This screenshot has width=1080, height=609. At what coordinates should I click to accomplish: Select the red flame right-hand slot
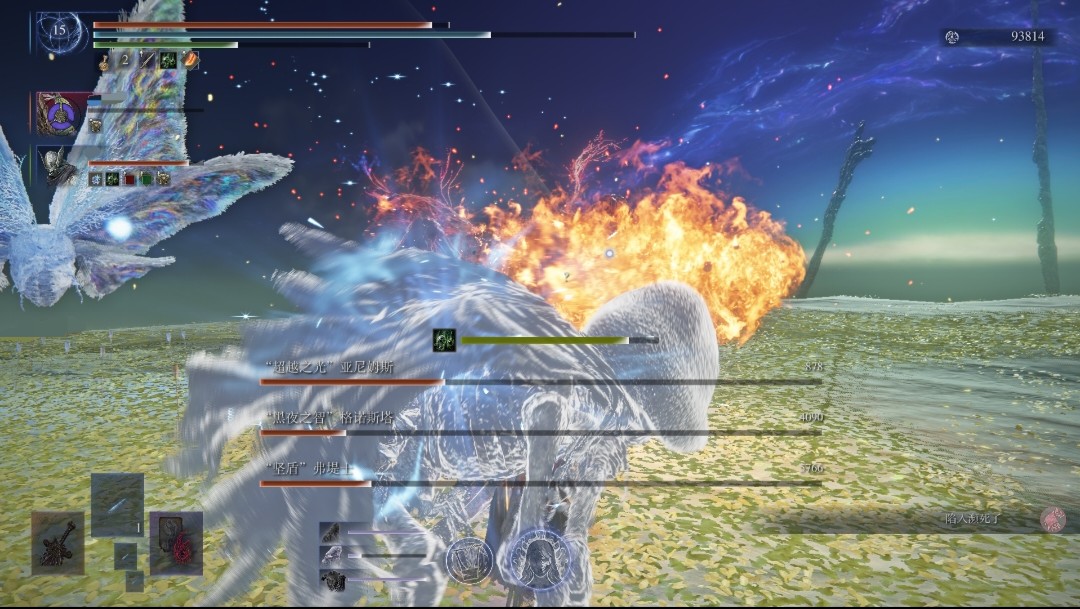pos(177,543)
